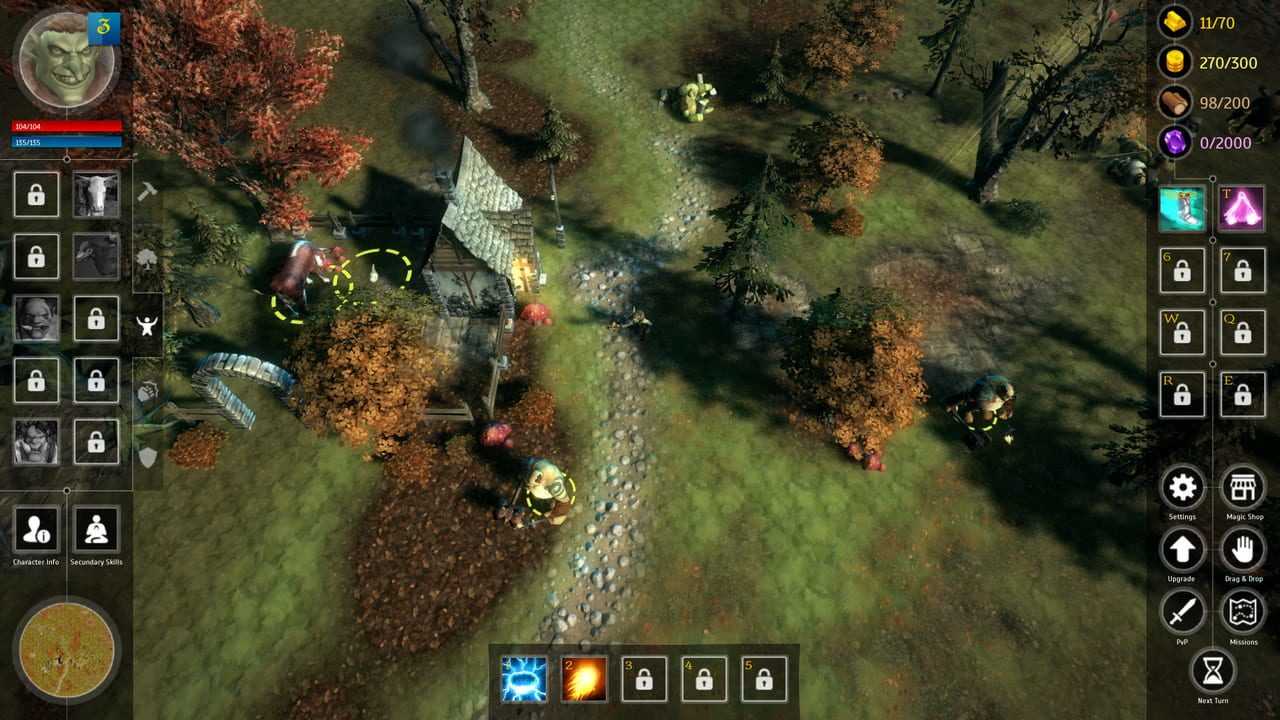Open the PvP sword button
Screen dimensions: 1280x720
tap(1182, 611)
